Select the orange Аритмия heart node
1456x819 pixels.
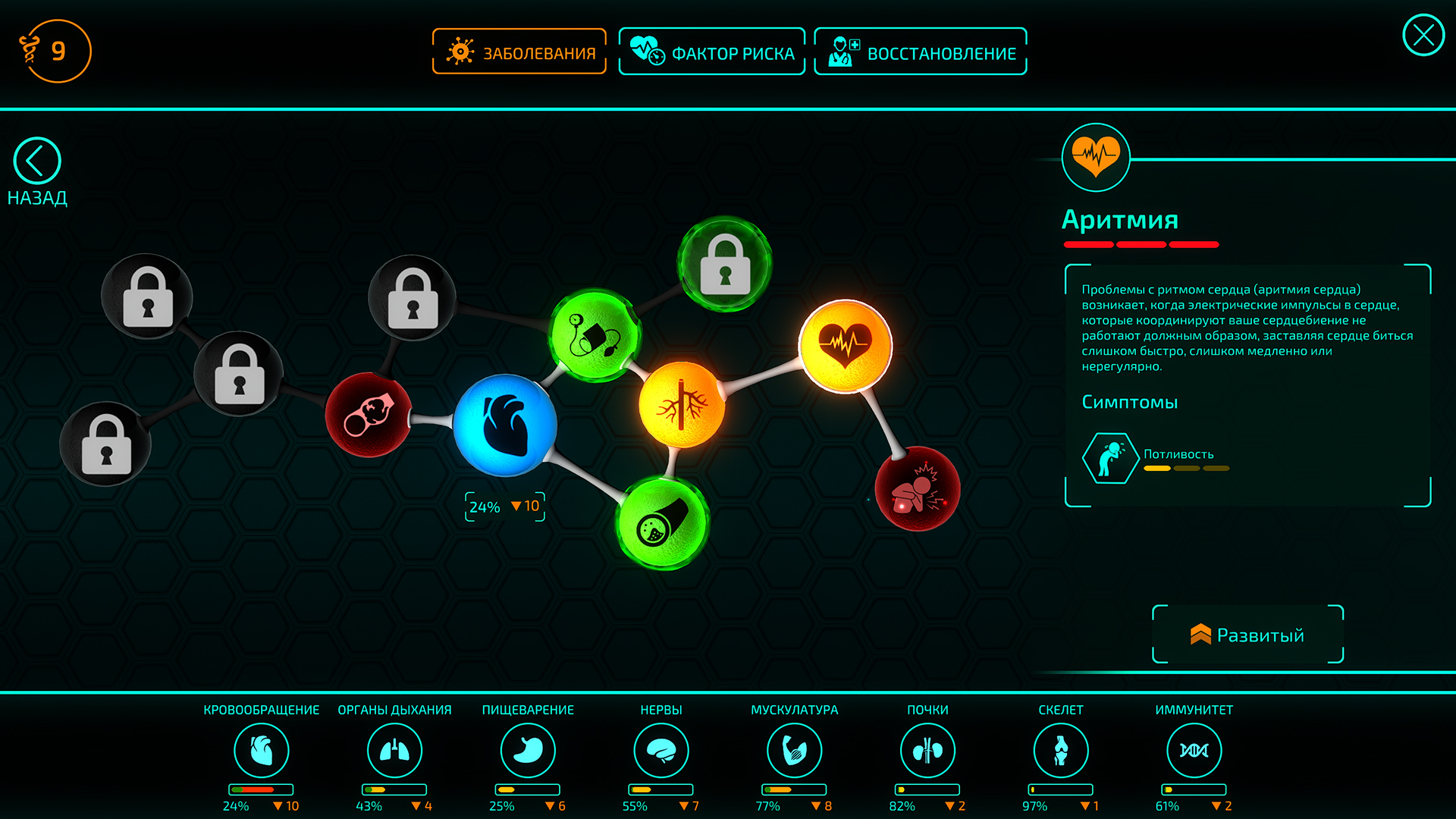coord(846,345)
